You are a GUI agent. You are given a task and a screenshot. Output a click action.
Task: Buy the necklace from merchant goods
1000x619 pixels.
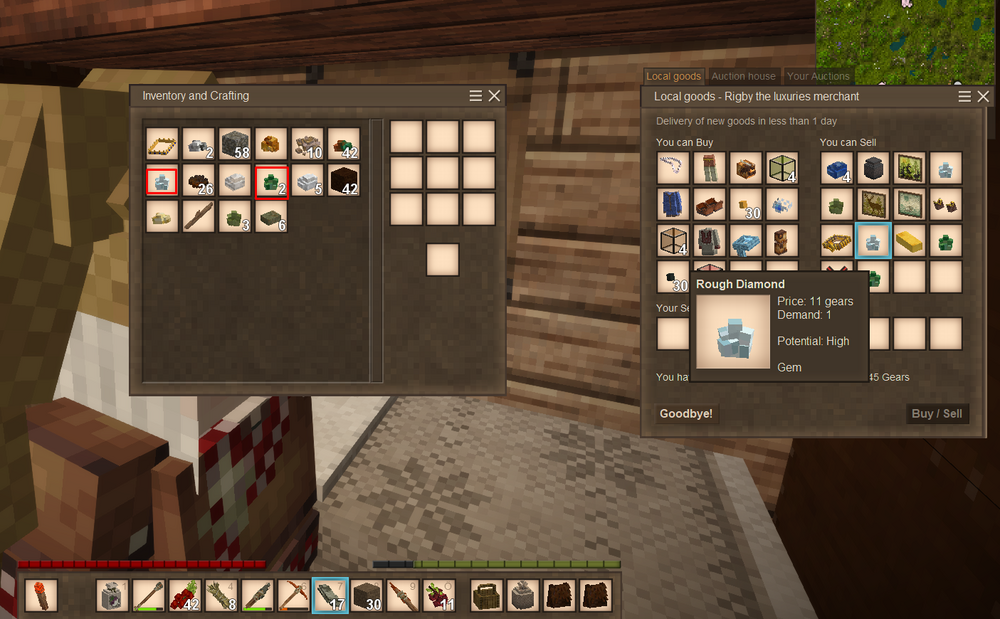tap(673, 168)
